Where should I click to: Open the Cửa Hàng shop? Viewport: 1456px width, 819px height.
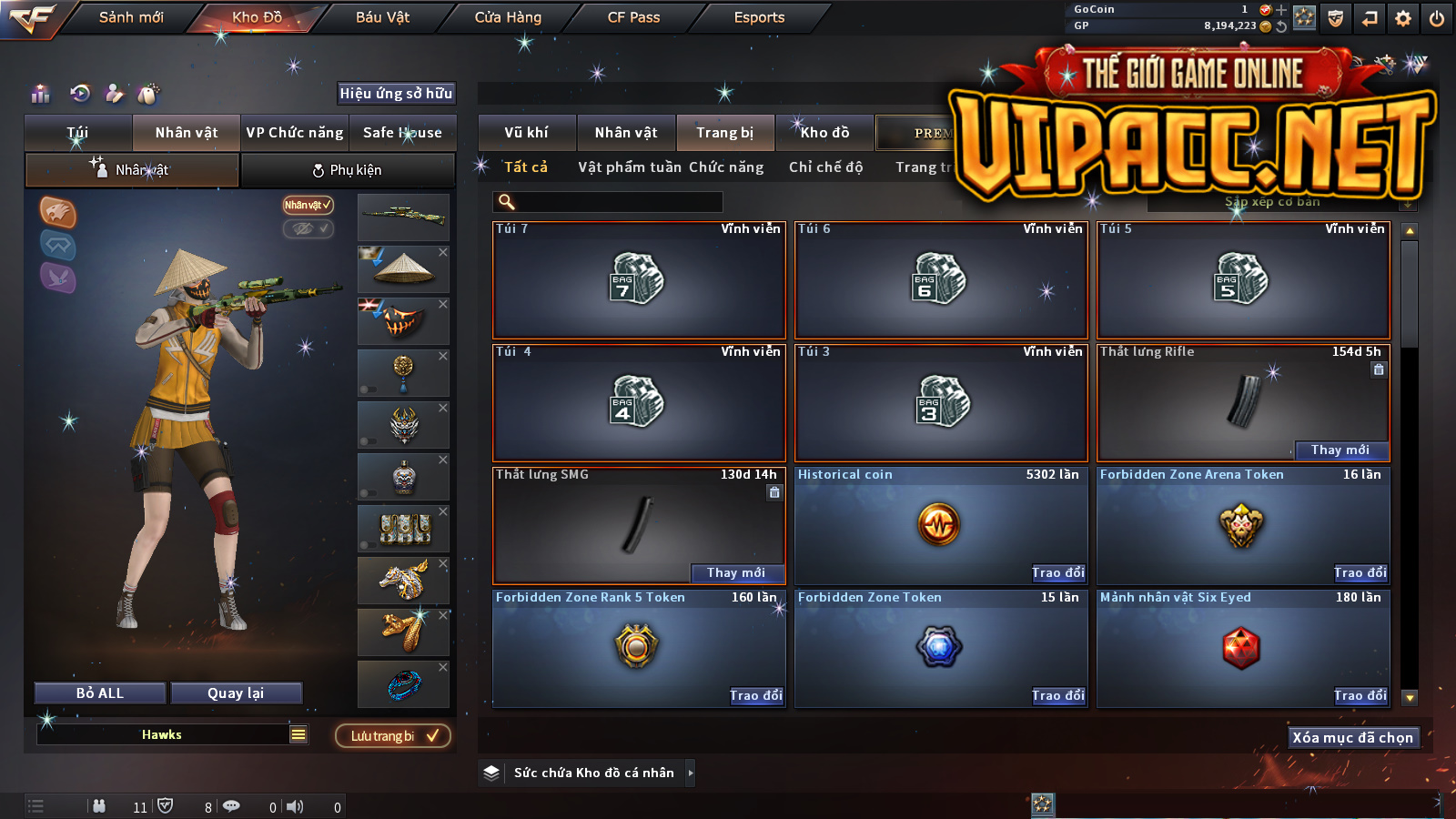pos(508,17)
